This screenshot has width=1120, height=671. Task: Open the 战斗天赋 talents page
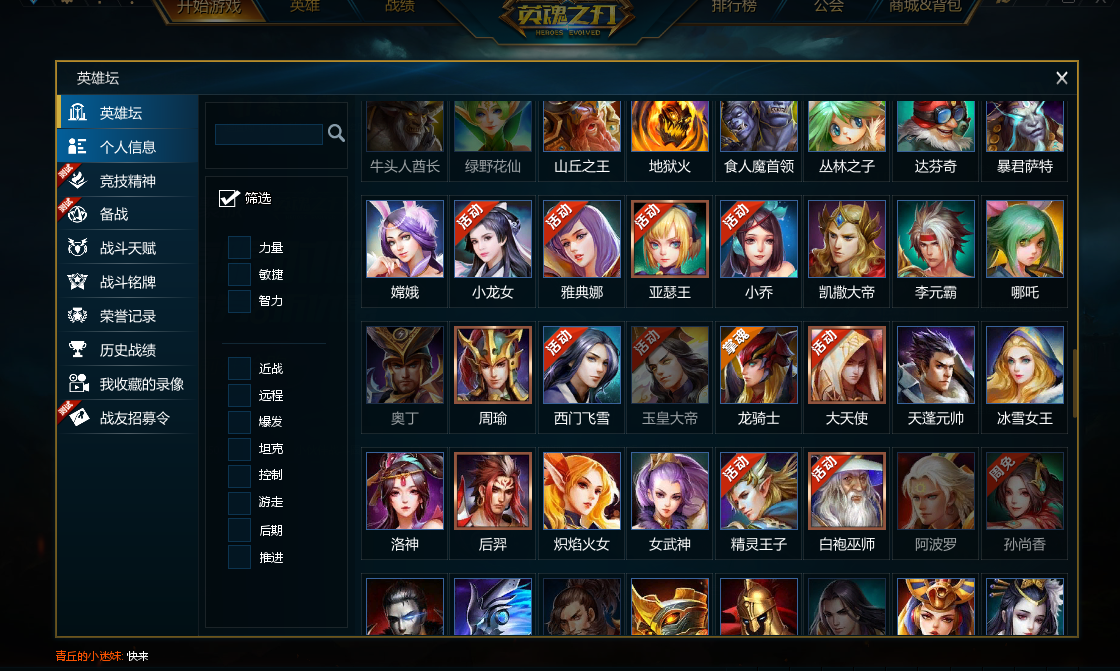(x=127, y=248)
